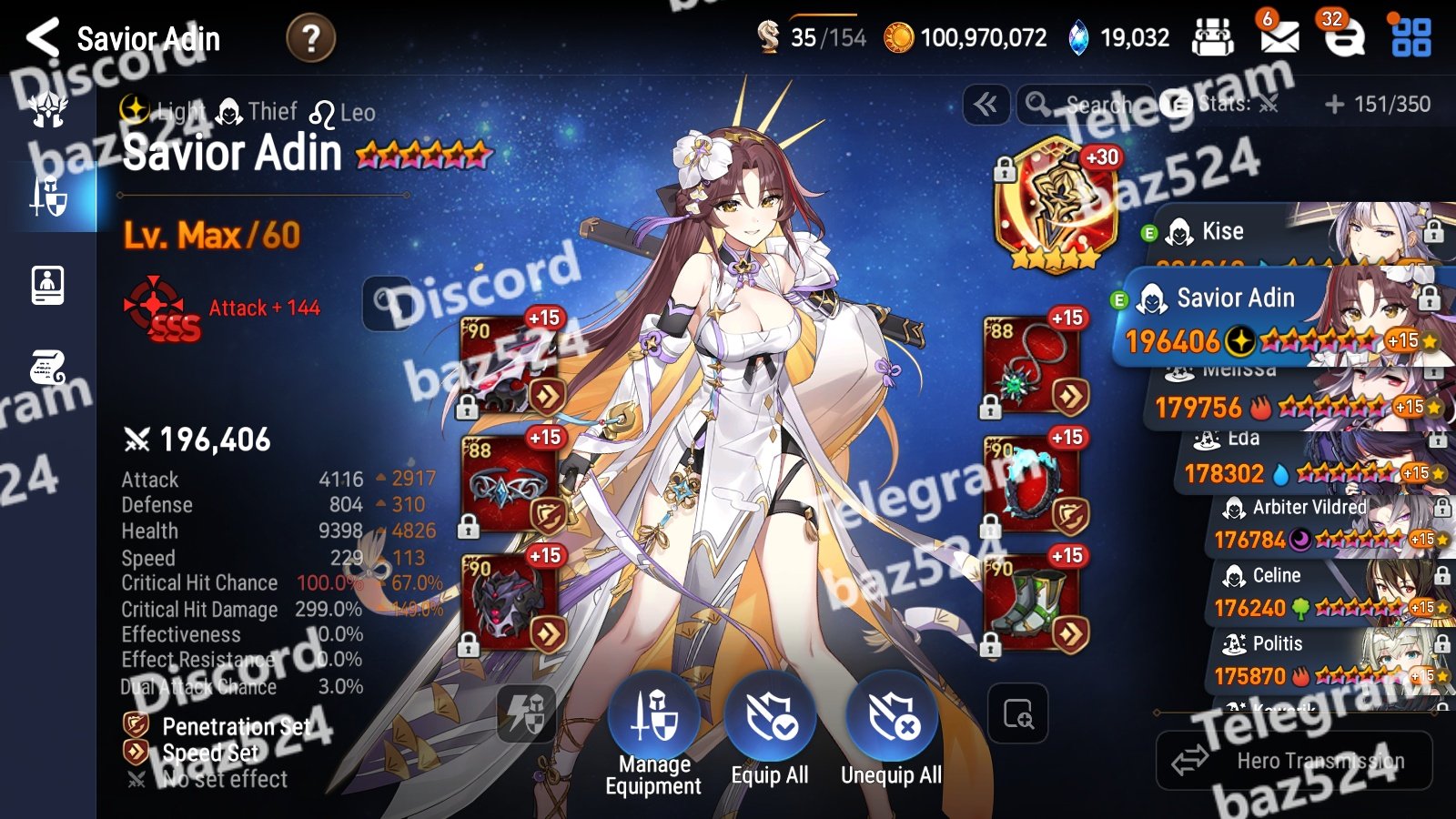The height and width of the screenshot is (819, 1456).
Task: Open the equipment magnifier inspect button
Action: (1017, 714)
